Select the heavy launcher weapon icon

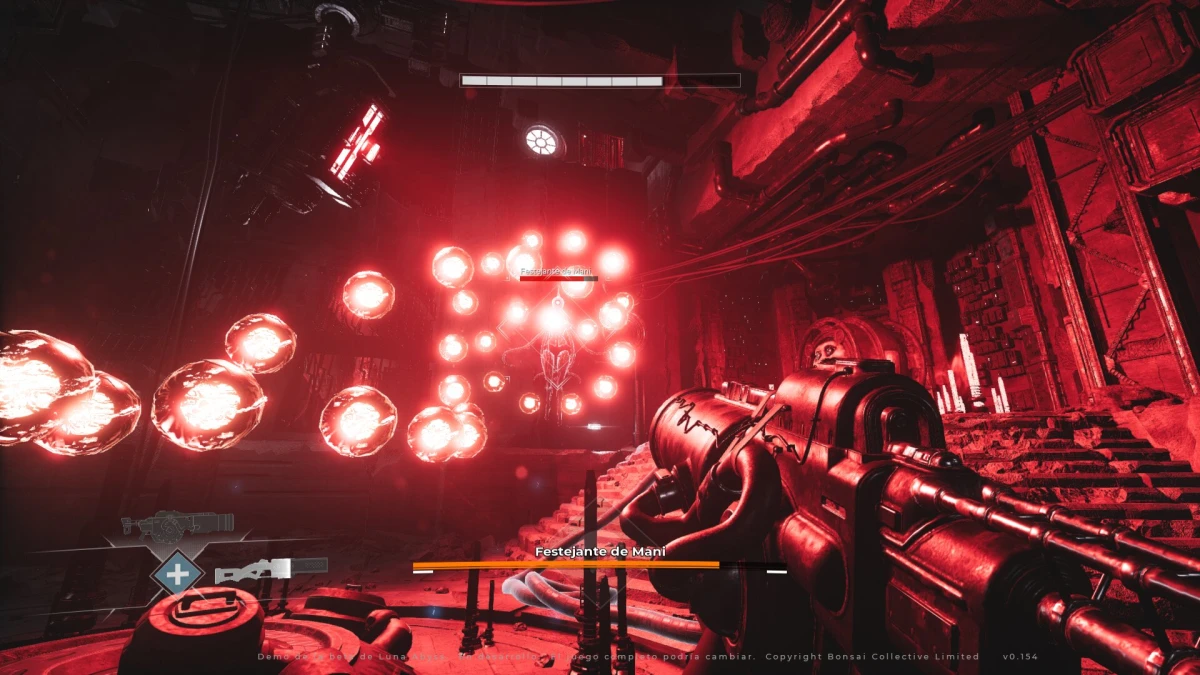click(x=177, y=524)
